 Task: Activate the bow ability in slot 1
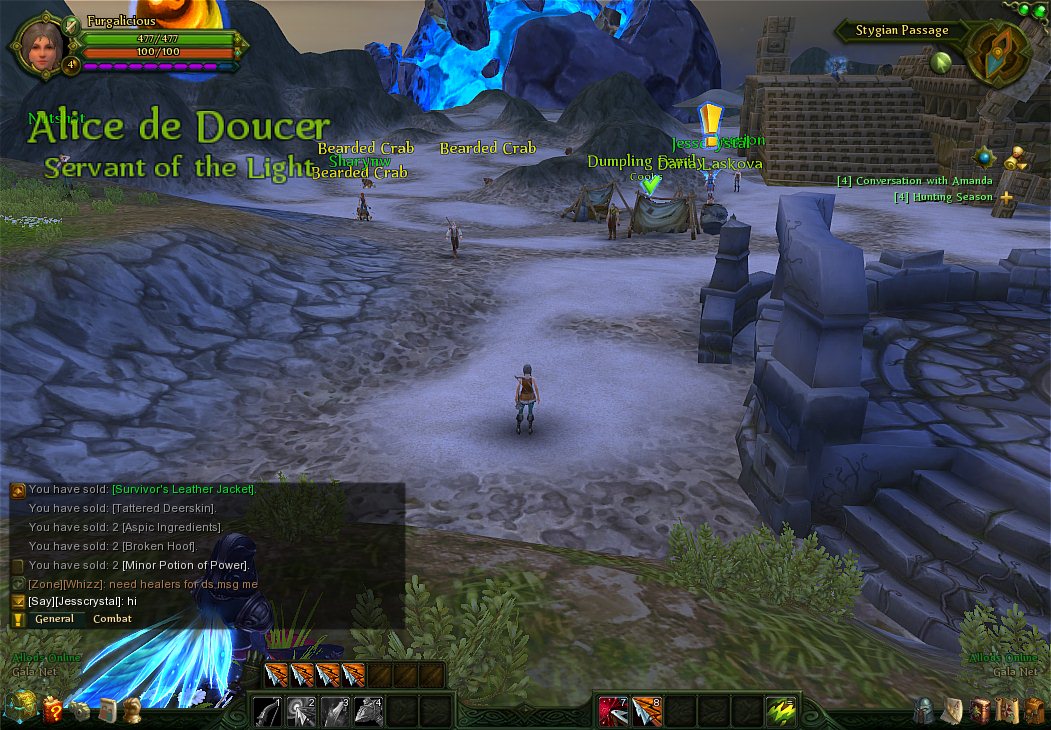pyautogui.click(x=268, y=711)
